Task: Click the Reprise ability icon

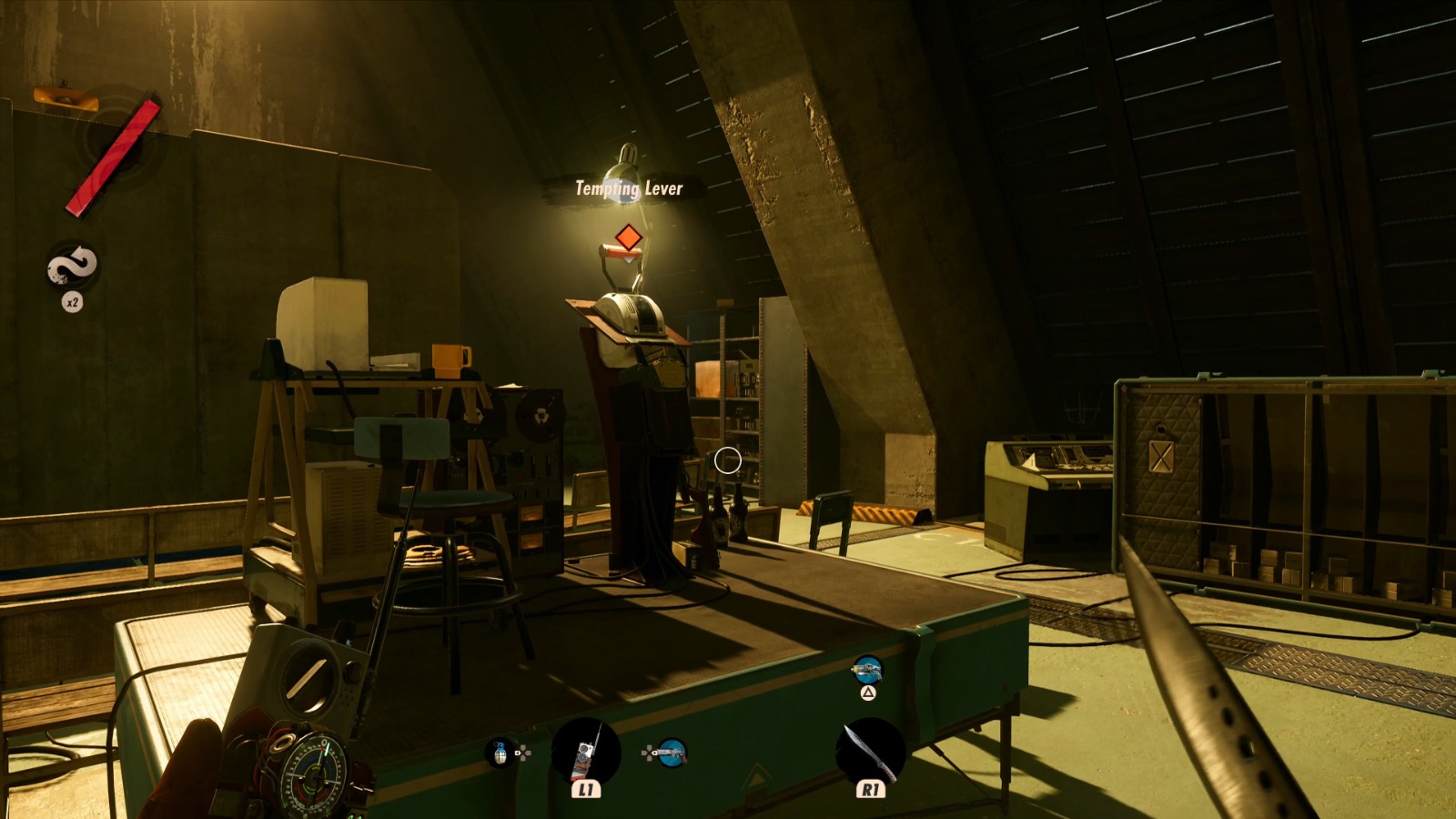Action: tap(73, 266)
